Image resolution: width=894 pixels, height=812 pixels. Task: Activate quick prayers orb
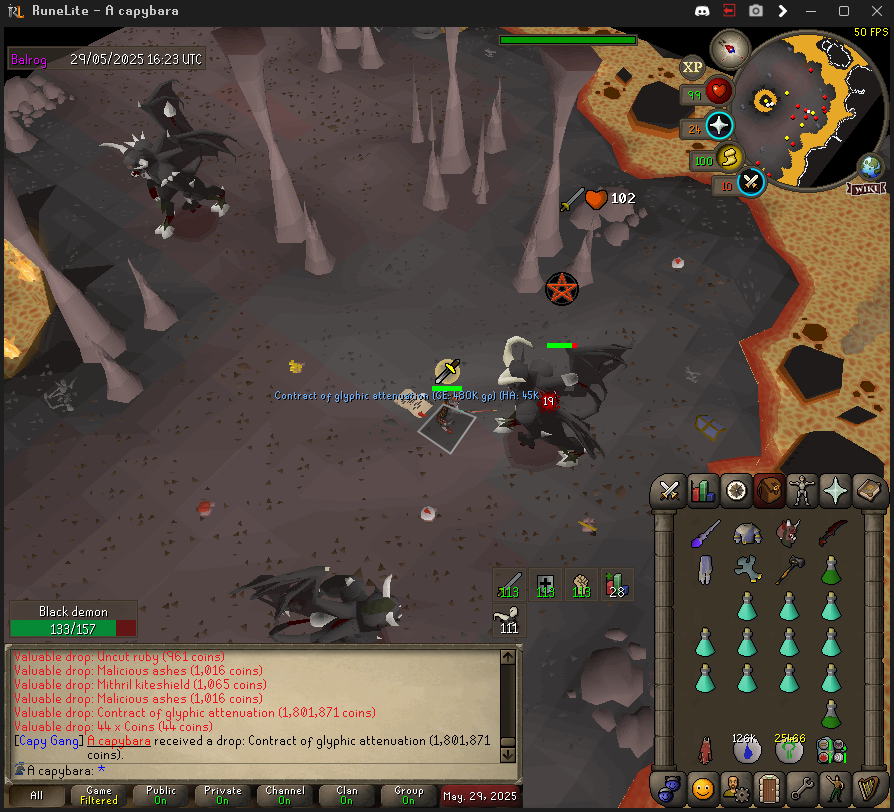pos(719,126)
